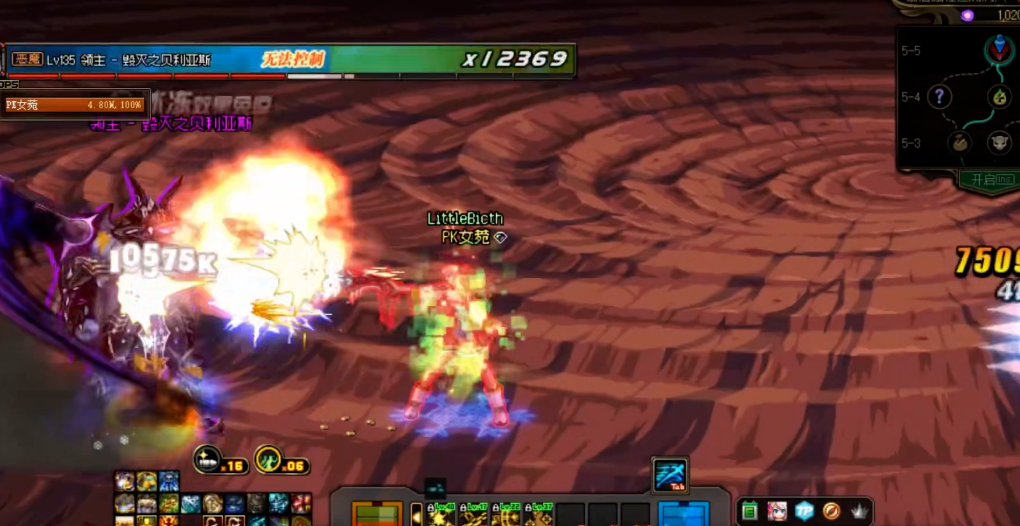Image resolution: width=1020 pixels, height=526 pixels.
Task: Use the Lv.22 skill slot
Action: [509, 516]
